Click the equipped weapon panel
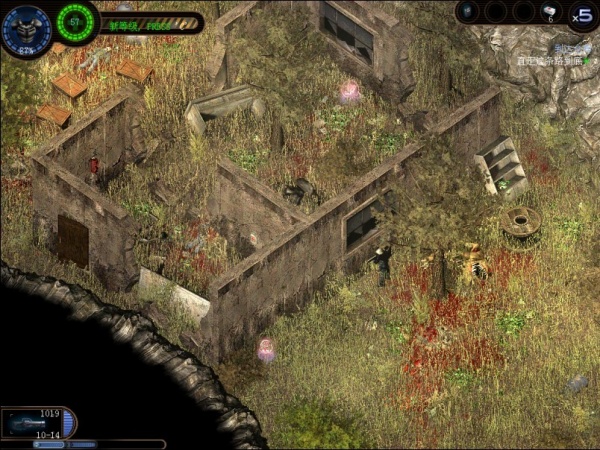Viewport: 600px width, 450px height. (x=38, y=423)
